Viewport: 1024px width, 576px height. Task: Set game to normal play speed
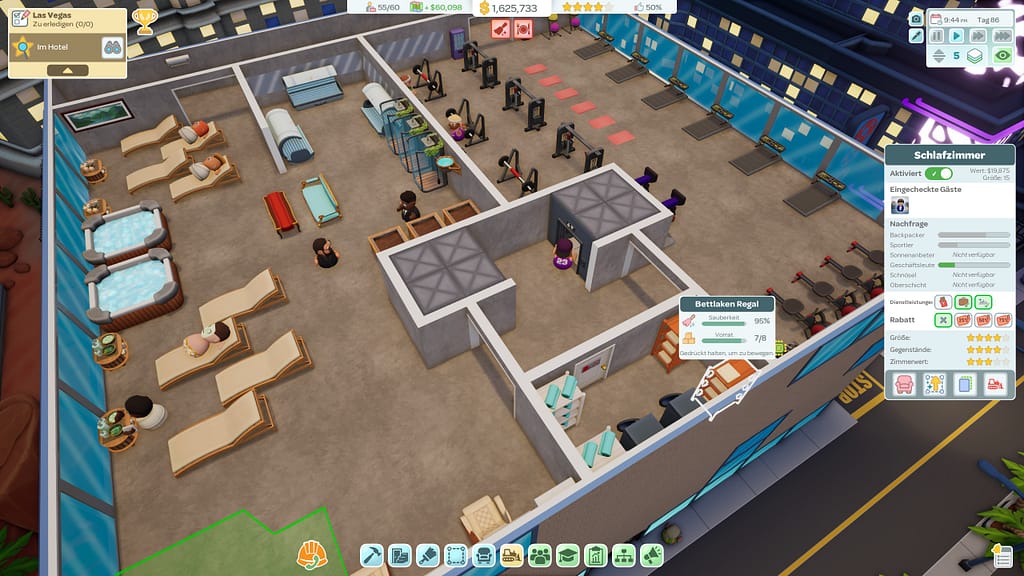[955, 36]
